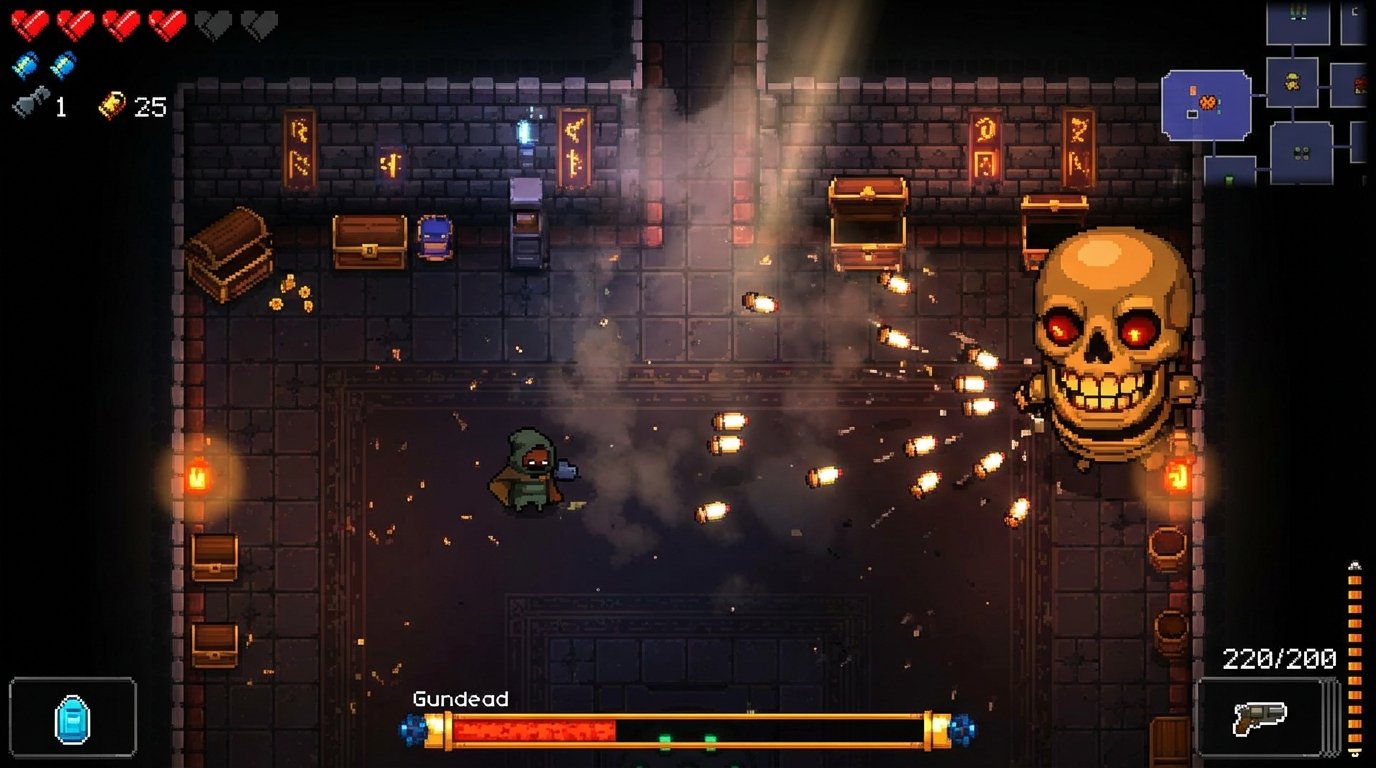This screenshot has width=1376, height=768.
Task: Open the top-right unexplored minimap room
Action: point(1355,23)
